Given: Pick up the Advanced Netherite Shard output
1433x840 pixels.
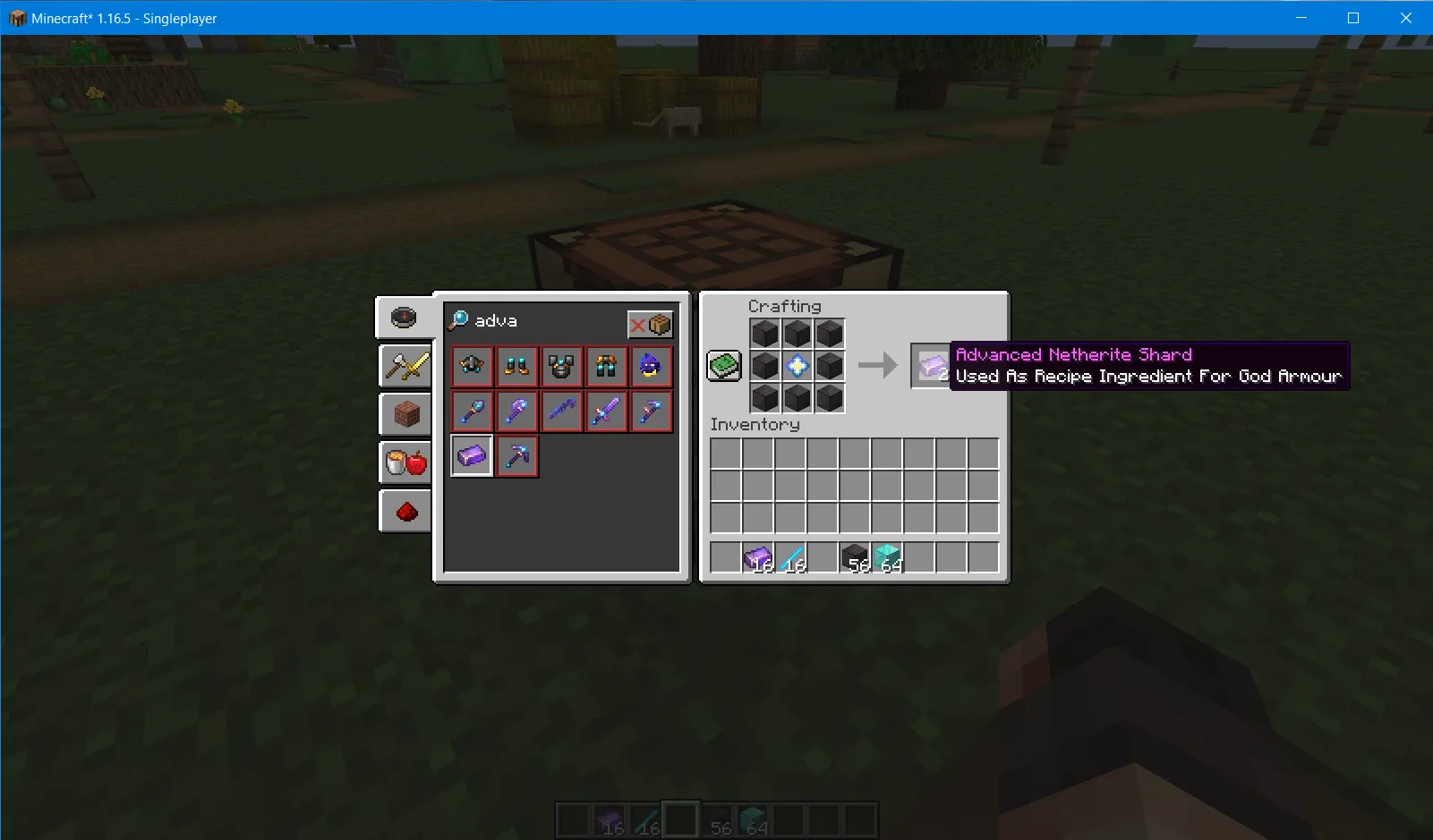Looking at the screenshot, I should pos(931,366).
